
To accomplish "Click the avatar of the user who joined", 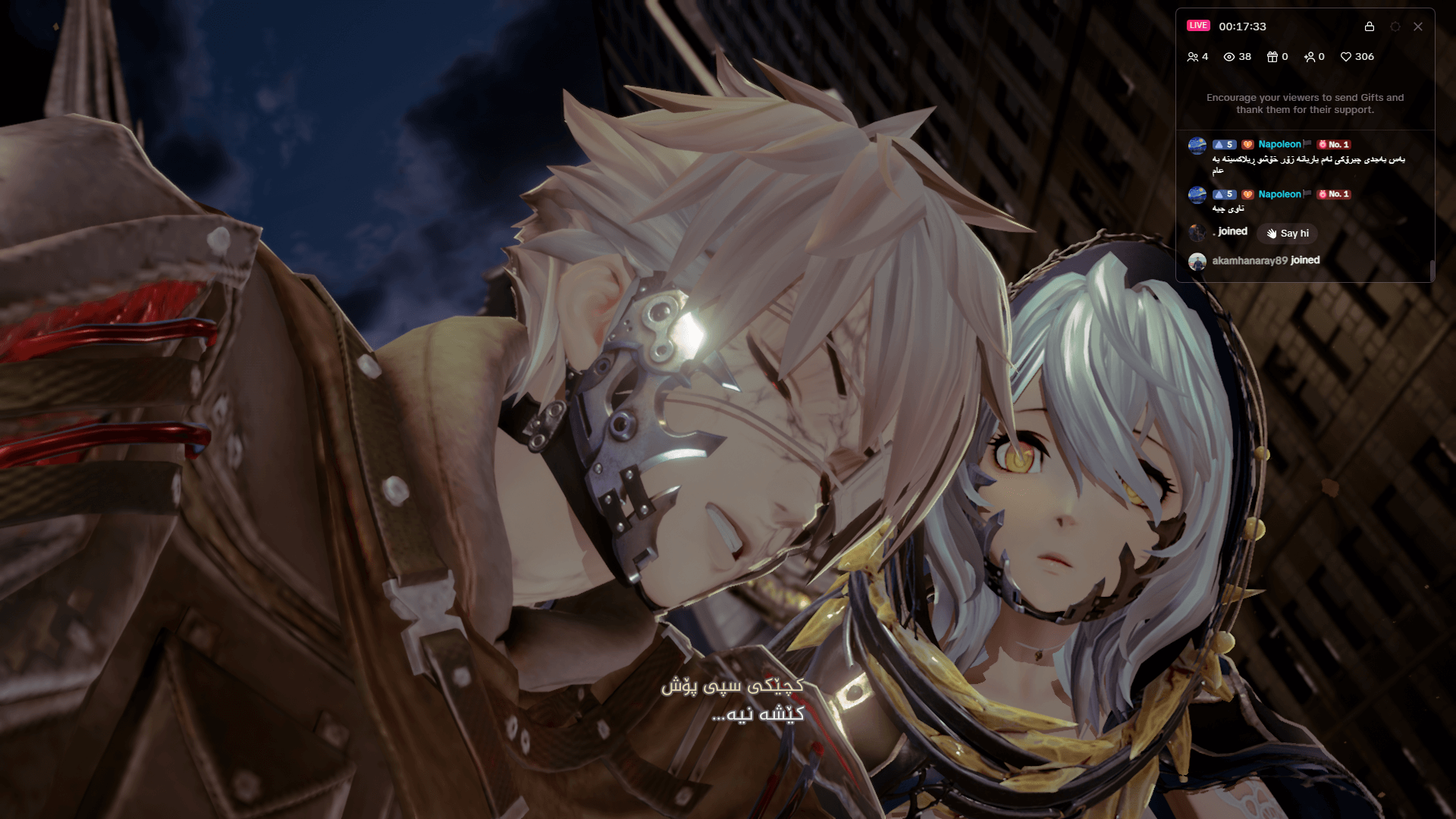I will (x=1199, y=231).
